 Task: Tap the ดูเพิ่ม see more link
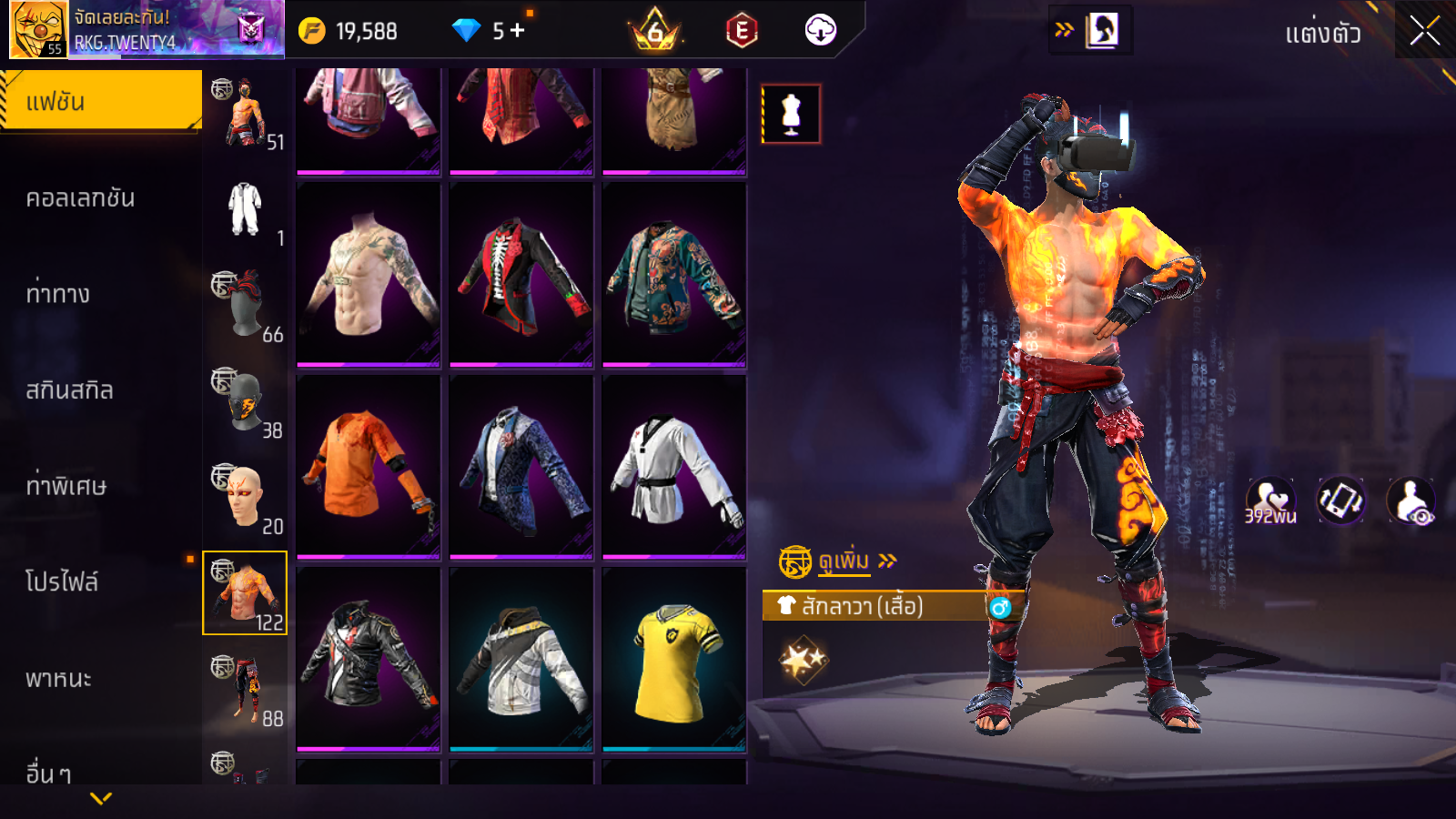point(844,561)
